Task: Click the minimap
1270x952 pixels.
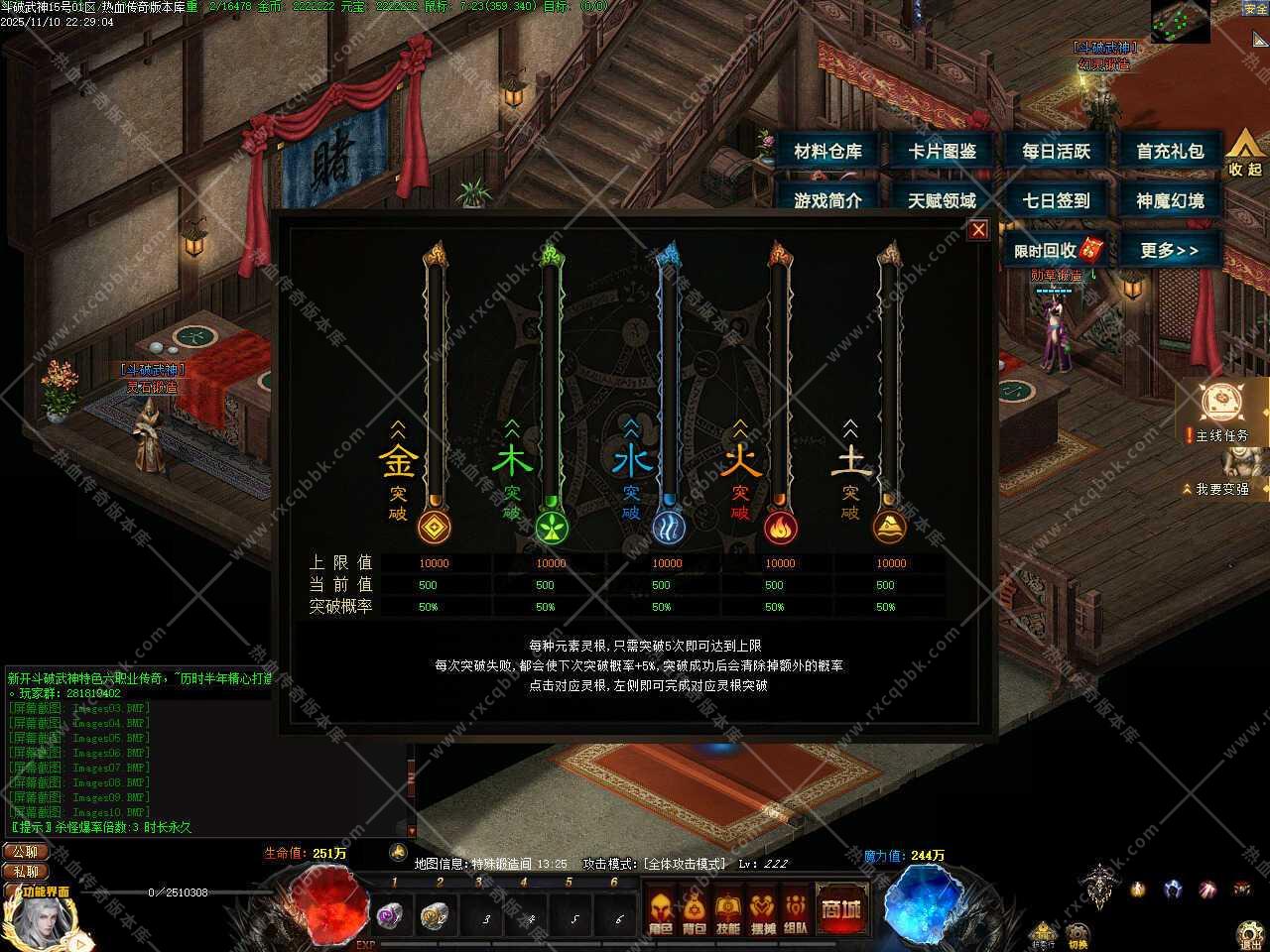Action: tap(1180, 21)
